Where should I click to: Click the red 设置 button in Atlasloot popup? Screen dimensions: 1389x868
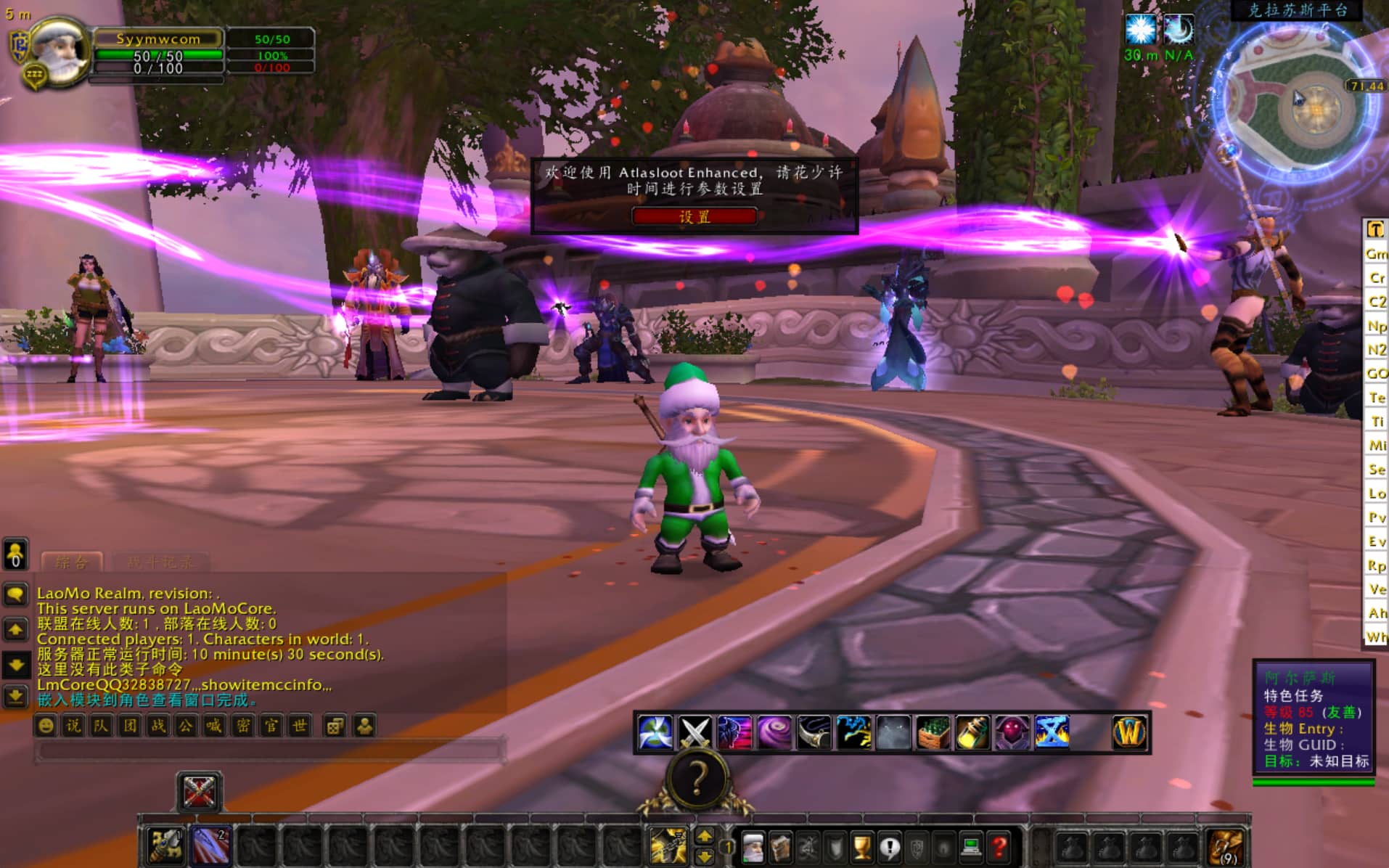694,216
